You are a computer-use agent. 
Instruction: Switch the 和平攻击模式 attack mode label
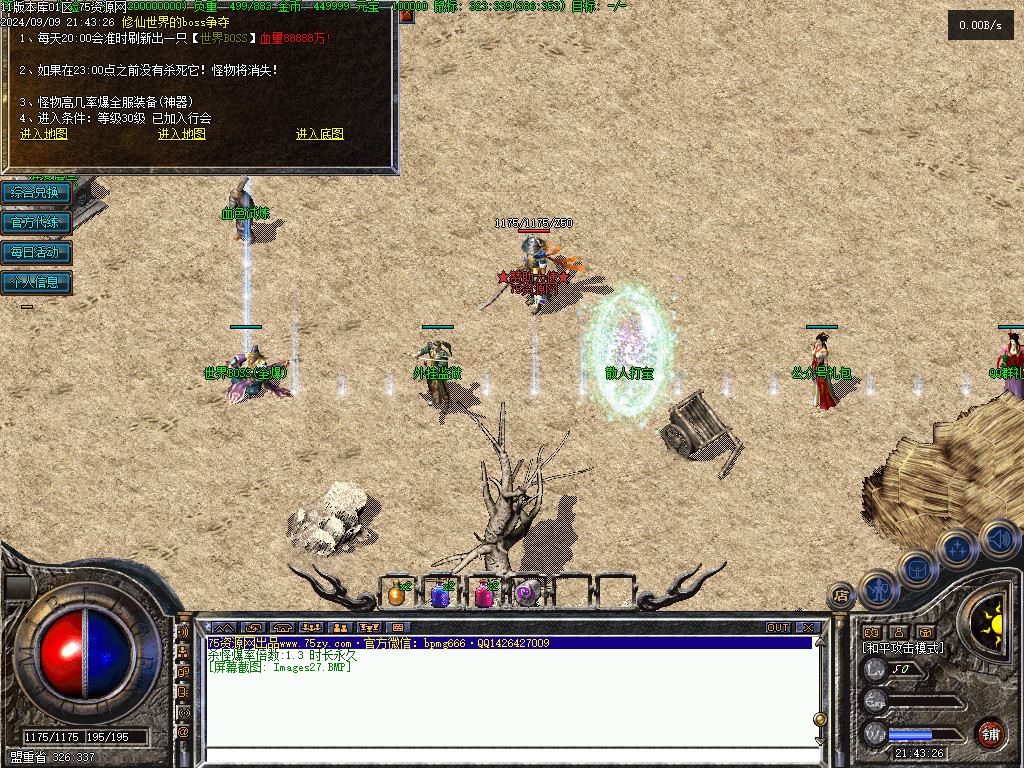[x=902, y=648]
